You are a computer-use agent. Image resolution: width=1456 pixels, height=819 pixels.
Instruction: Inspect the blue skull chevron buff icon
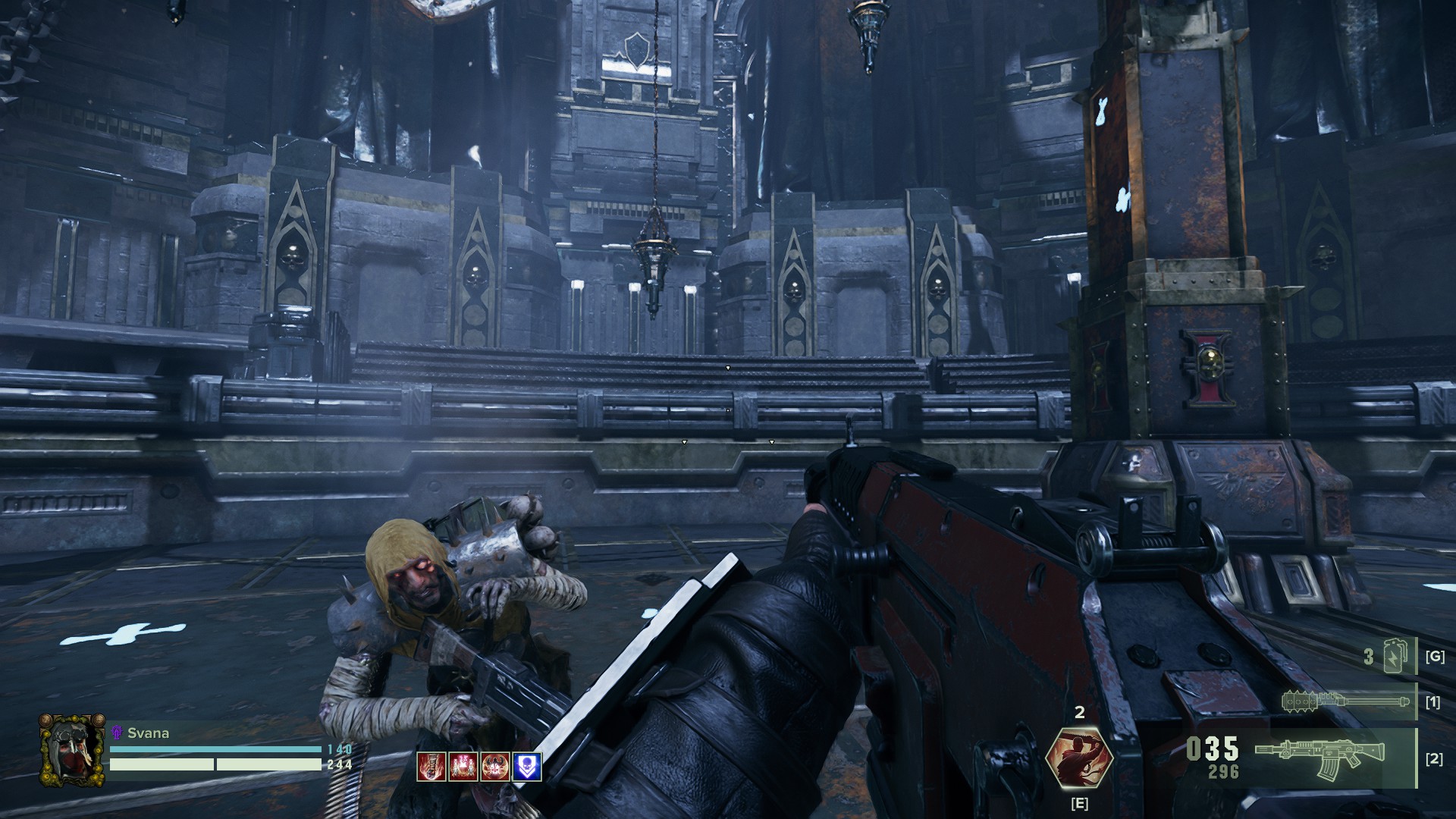coord(527,767)
